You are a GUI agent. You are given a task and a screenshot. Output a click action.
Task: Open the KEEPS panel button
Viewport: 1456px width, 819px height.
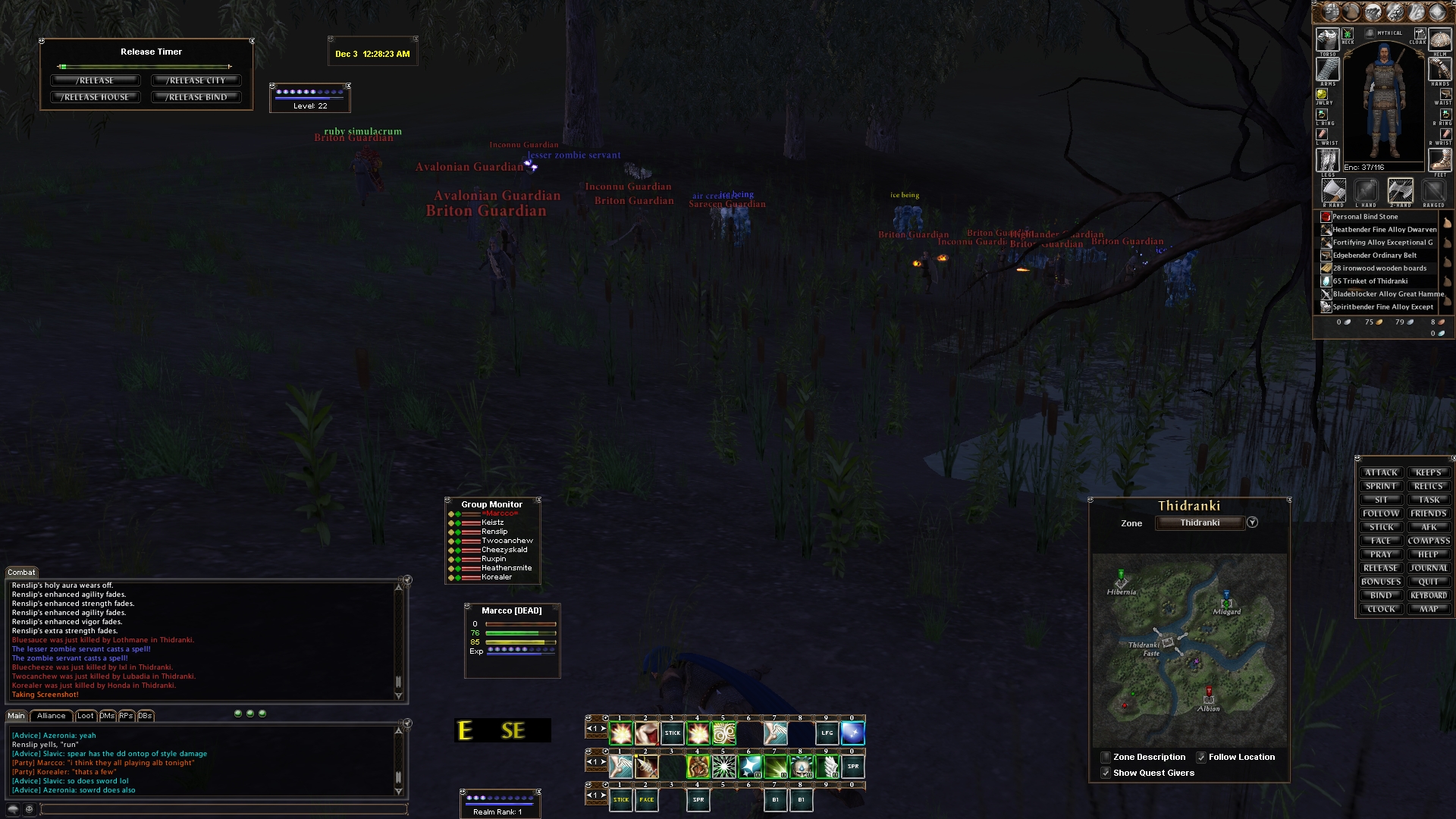click(x=1429, y=472)
